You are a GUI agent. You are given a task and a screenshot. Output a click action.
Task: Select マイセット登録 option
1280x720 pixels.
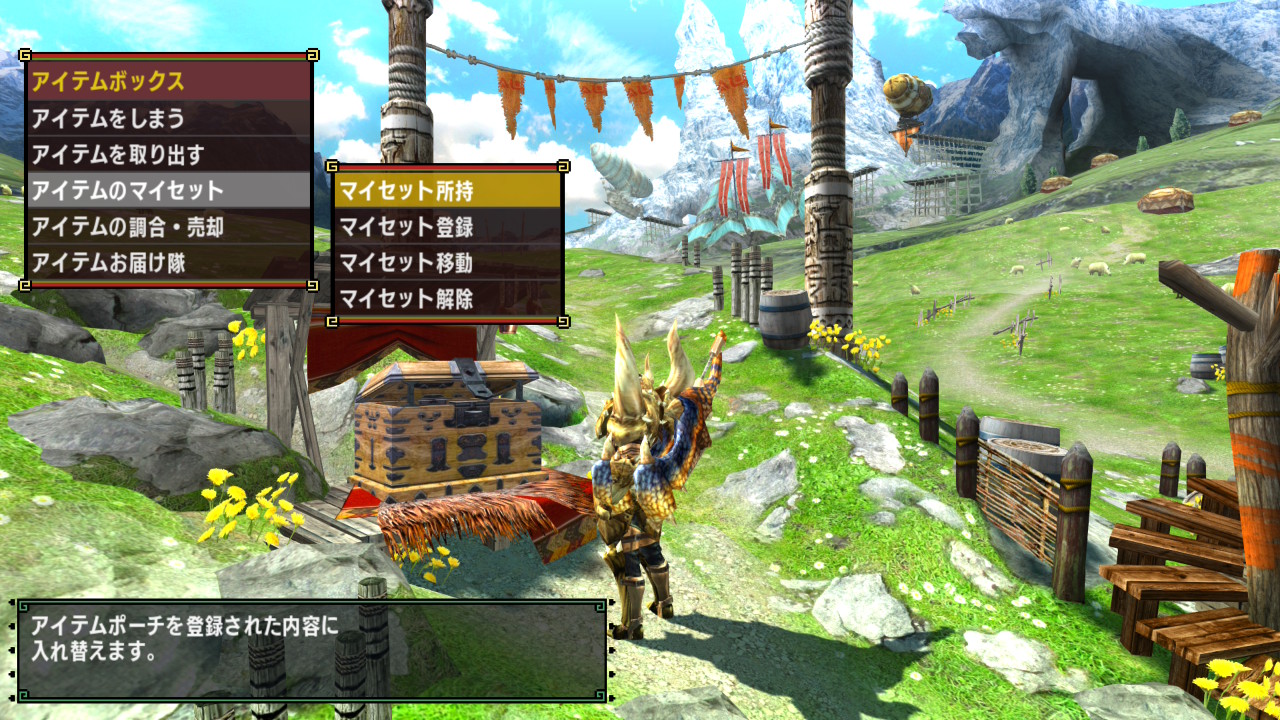pyautogui.click(x=446, y=227)
